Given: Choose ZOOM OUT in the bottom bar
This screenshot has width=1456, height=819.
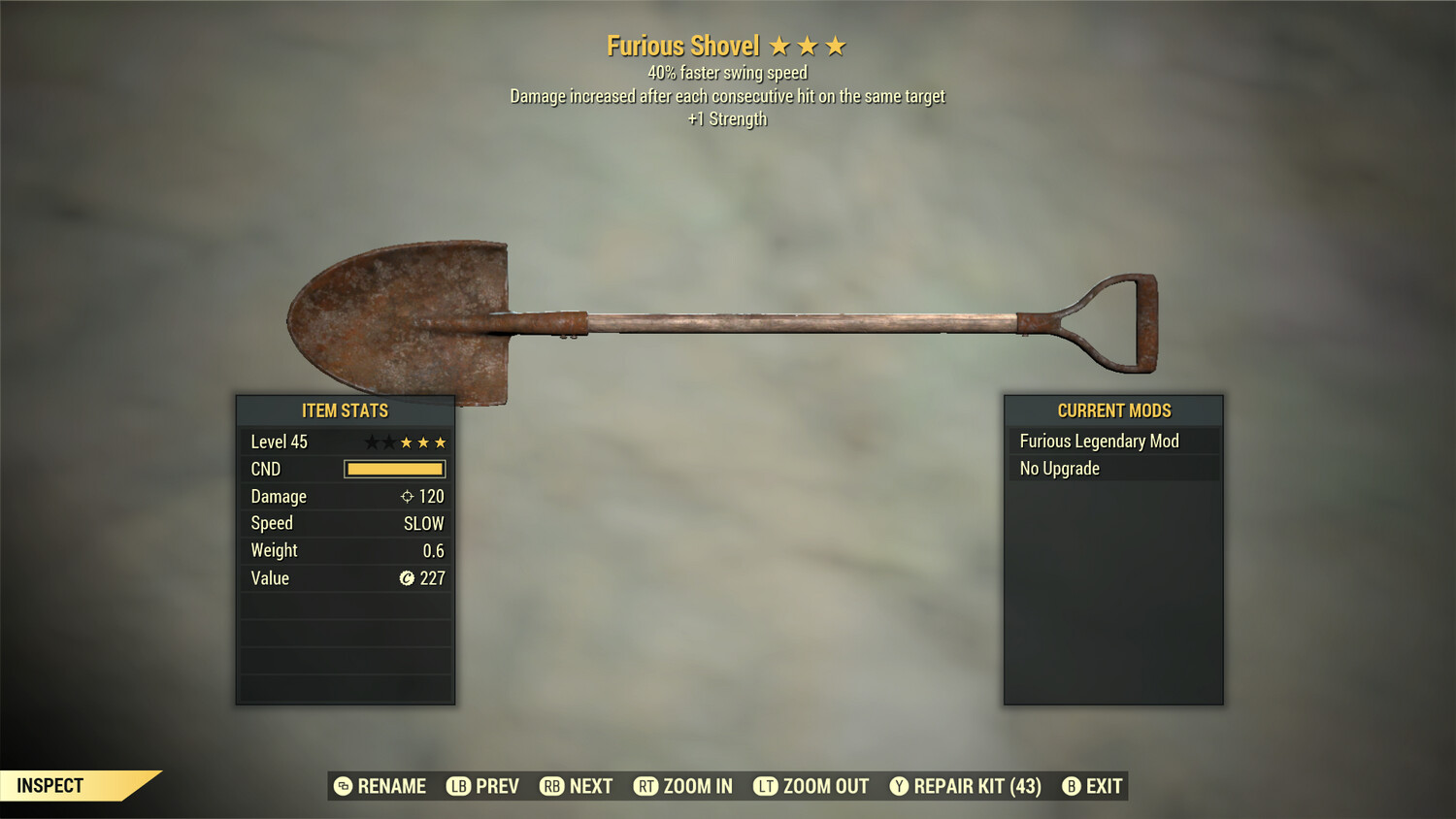Looking at the screenshot, I should [x=811, y=786].
